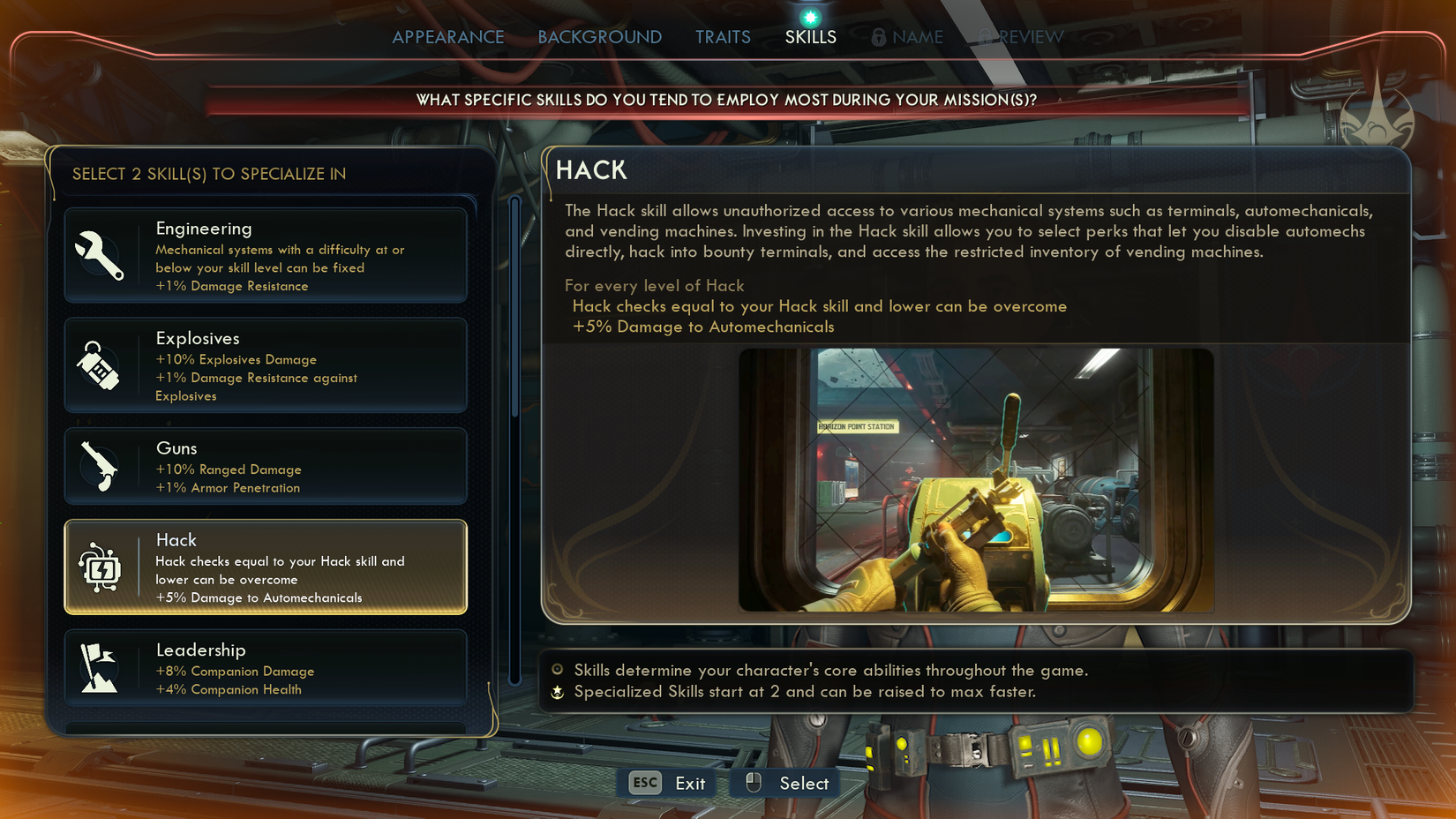Screen dimensions: 1456x819
Task: Switch to the BACKGROUND tab
Action: (599, 37)
